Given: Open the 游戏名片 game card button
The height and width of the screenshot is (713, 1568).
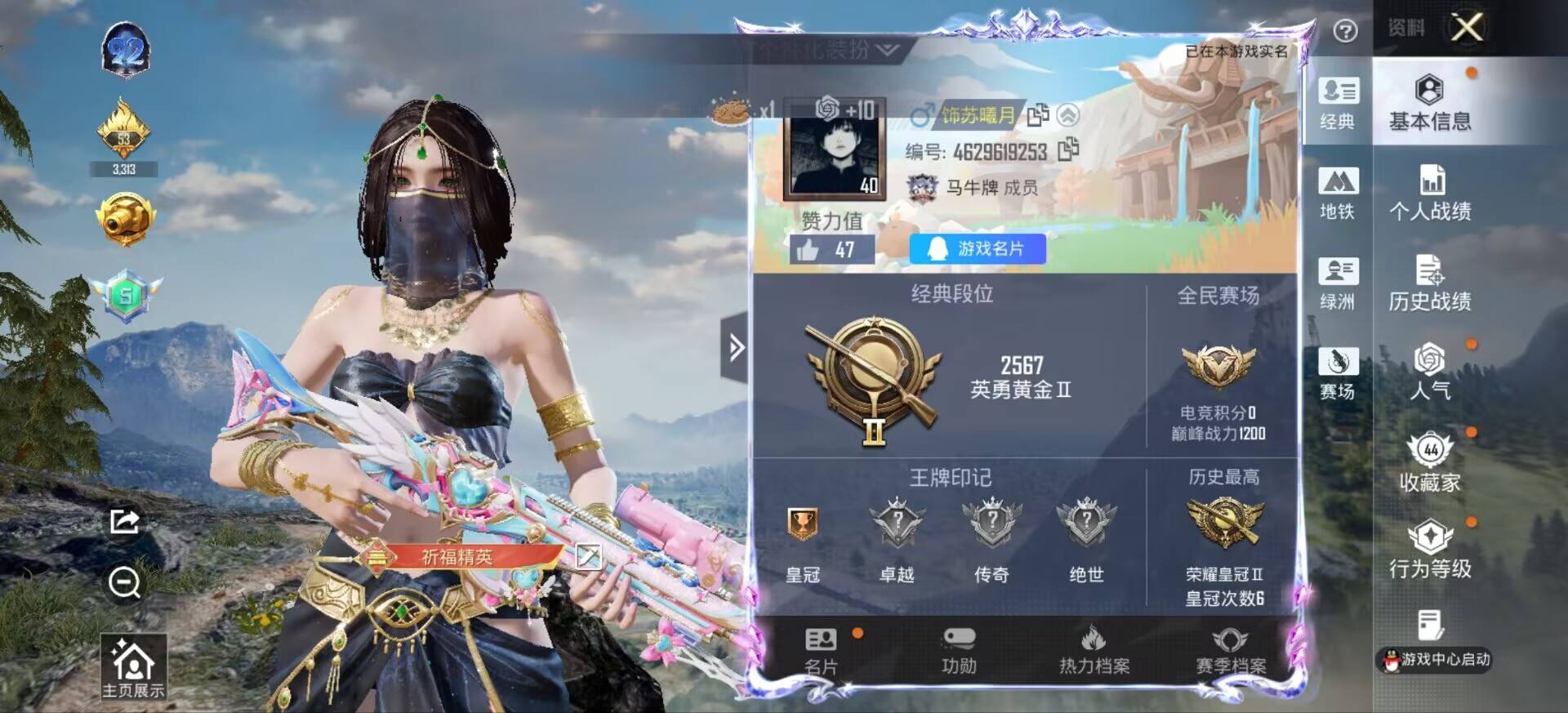Looking at the screenshot, I should tap(978, 248).
